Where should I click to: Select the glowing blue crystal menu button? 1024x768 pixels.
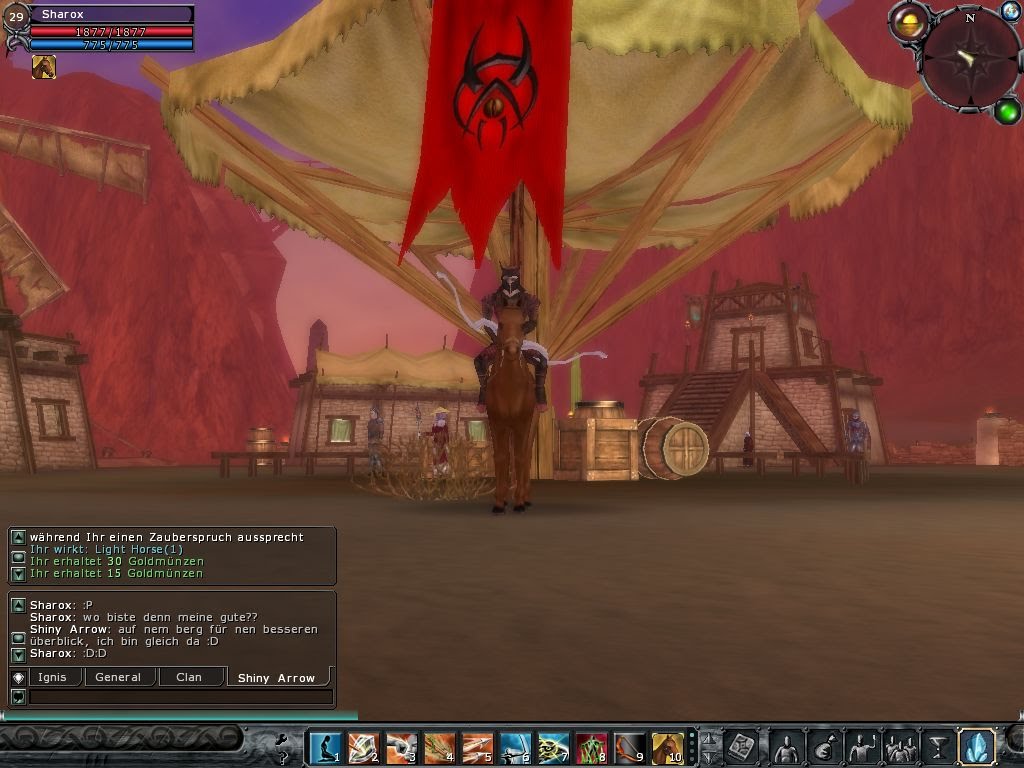click(976, 746)
